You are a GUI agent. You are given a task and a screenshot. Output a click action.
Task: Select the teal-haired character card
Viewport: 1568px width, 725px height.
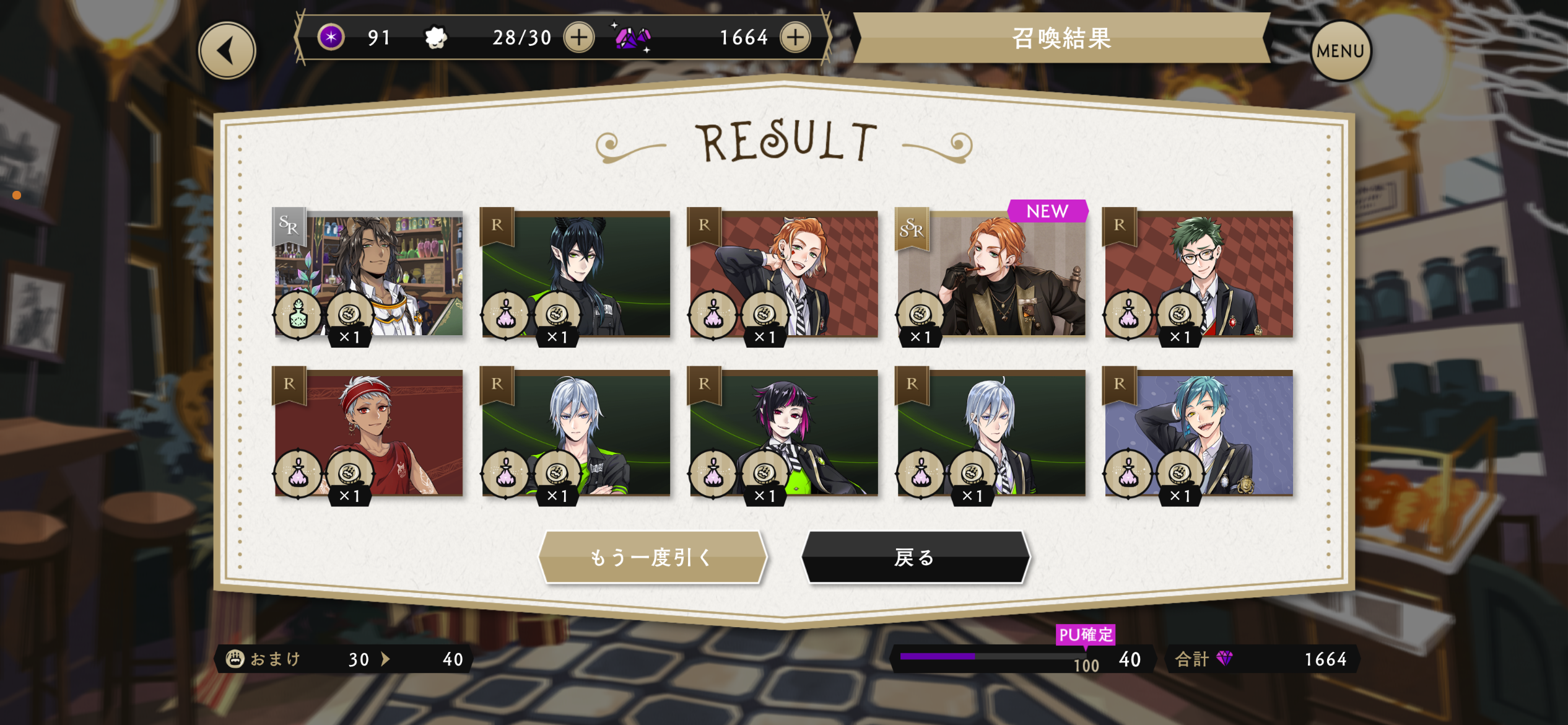tap(1198, 433)
